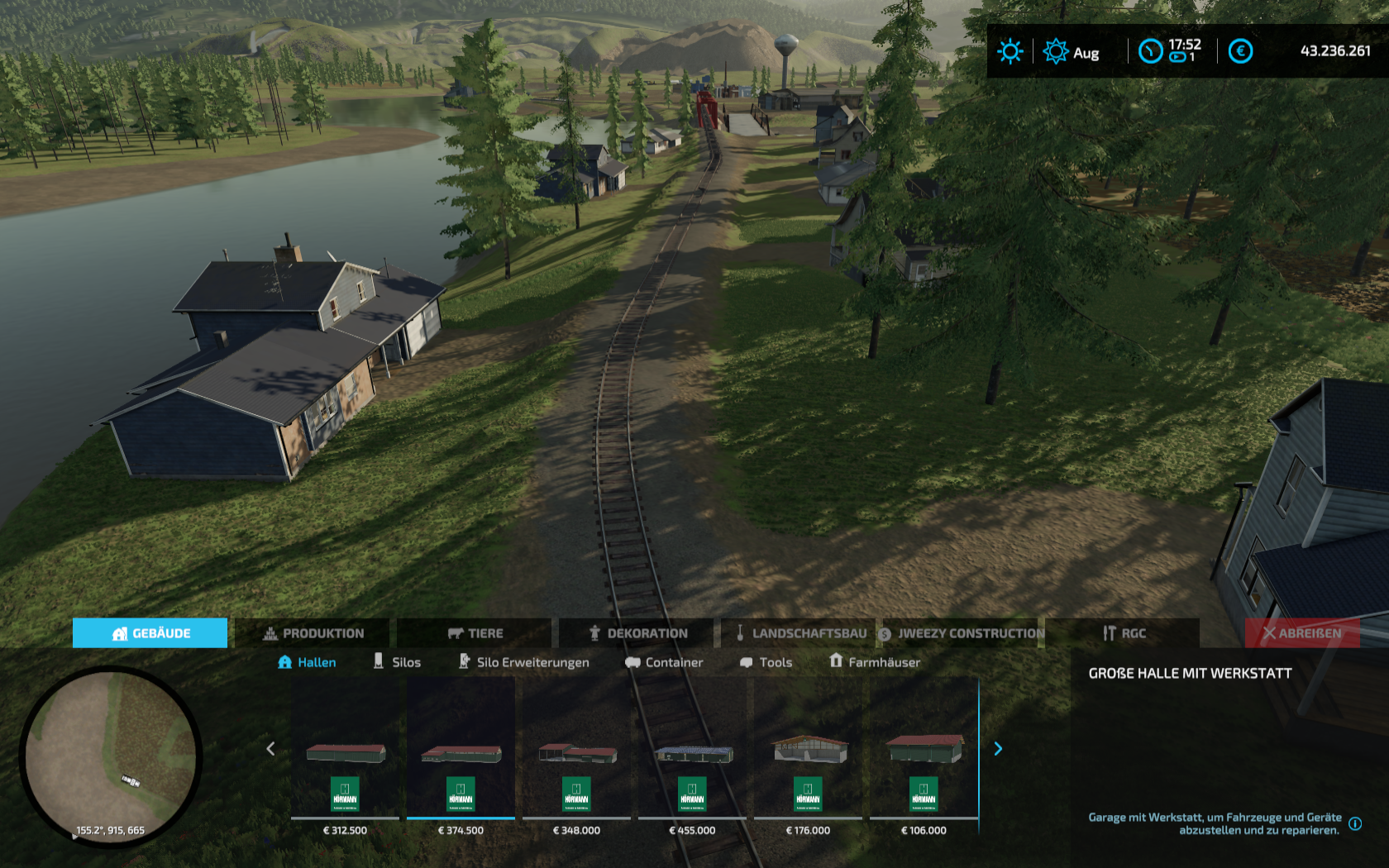Show the Silos subcategory
The image size is (1389, 868).
tap(397, 662)
